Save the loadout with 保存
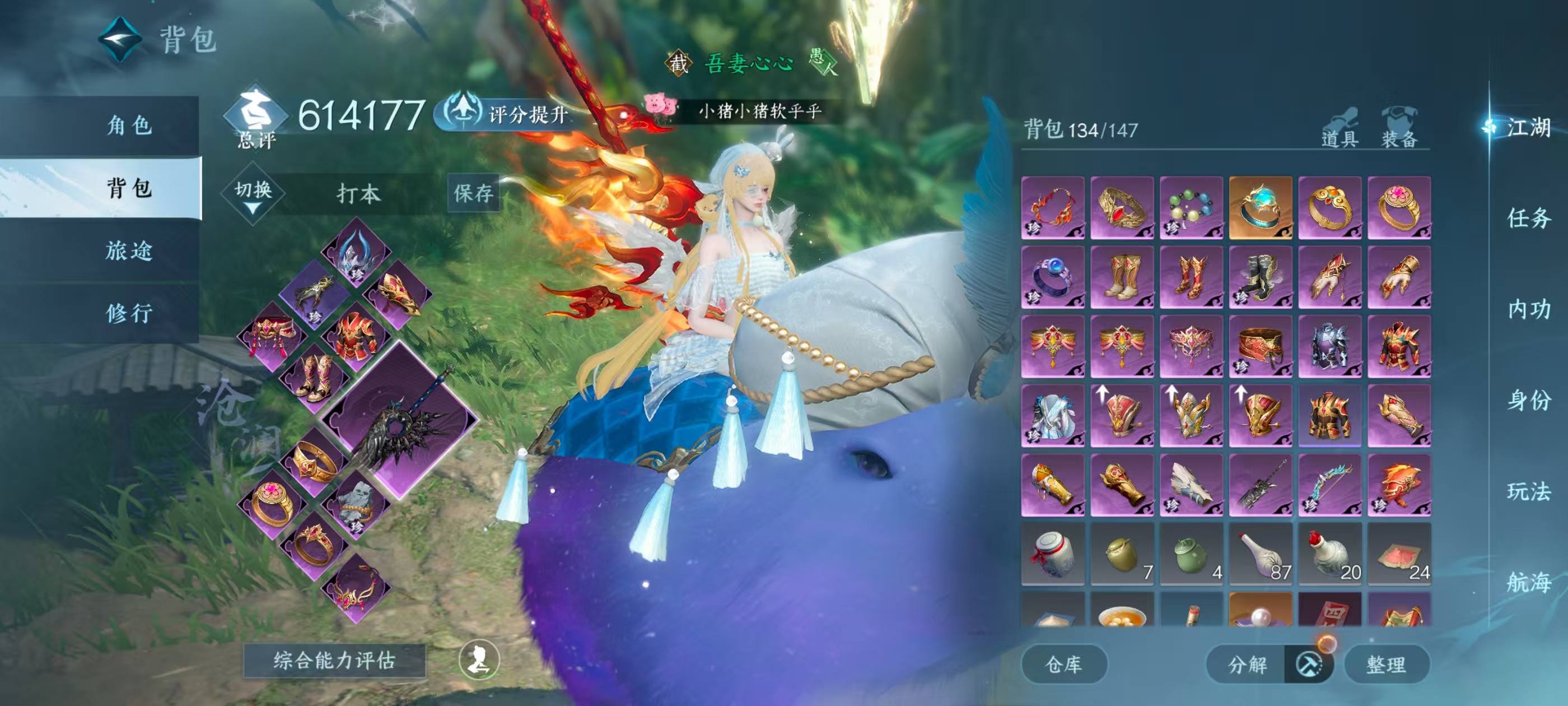Screen dimensions: 1568x706 click(473, 193)
